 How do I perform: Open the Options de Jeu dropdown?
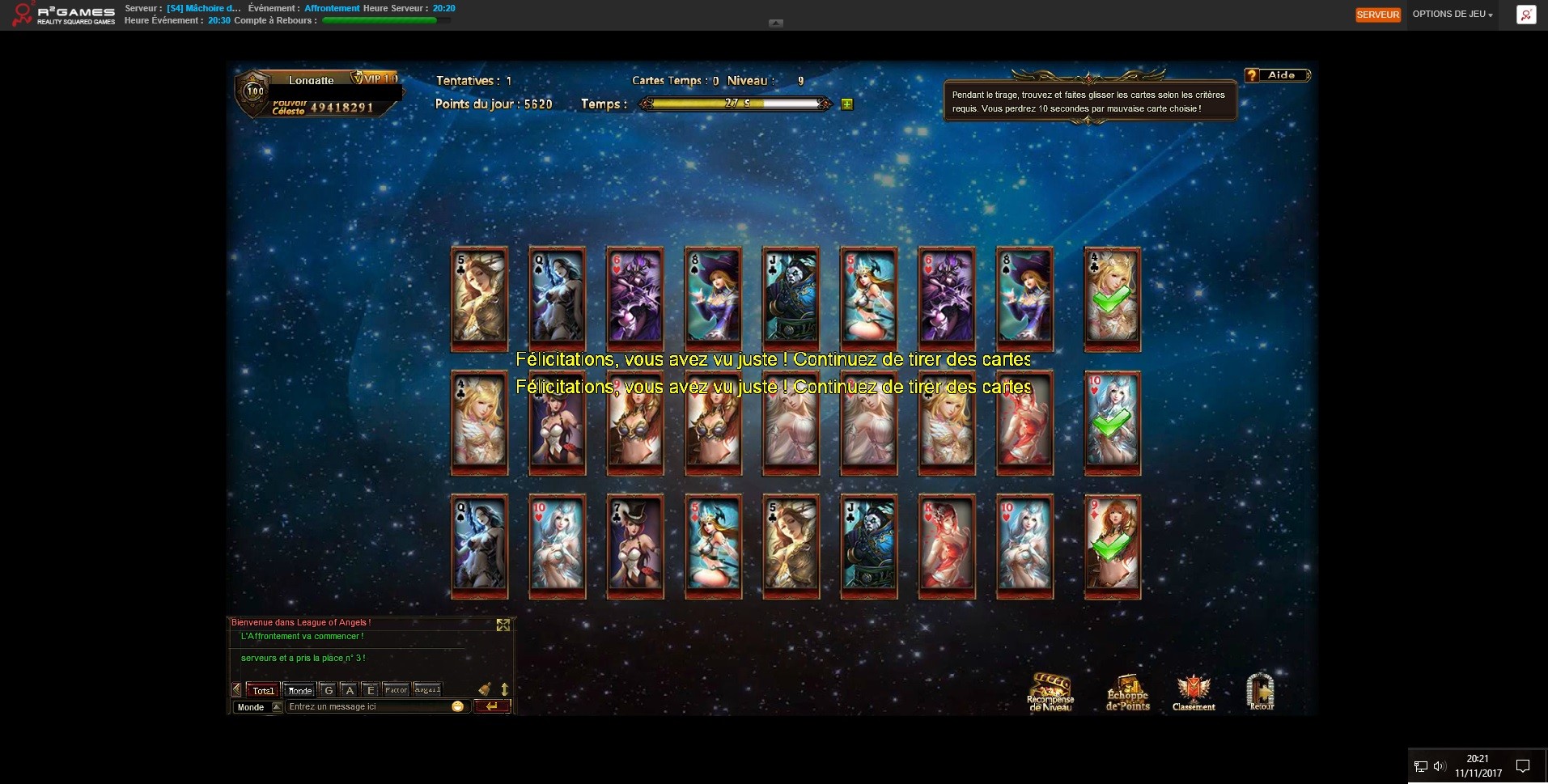(x=1453, y=15)
